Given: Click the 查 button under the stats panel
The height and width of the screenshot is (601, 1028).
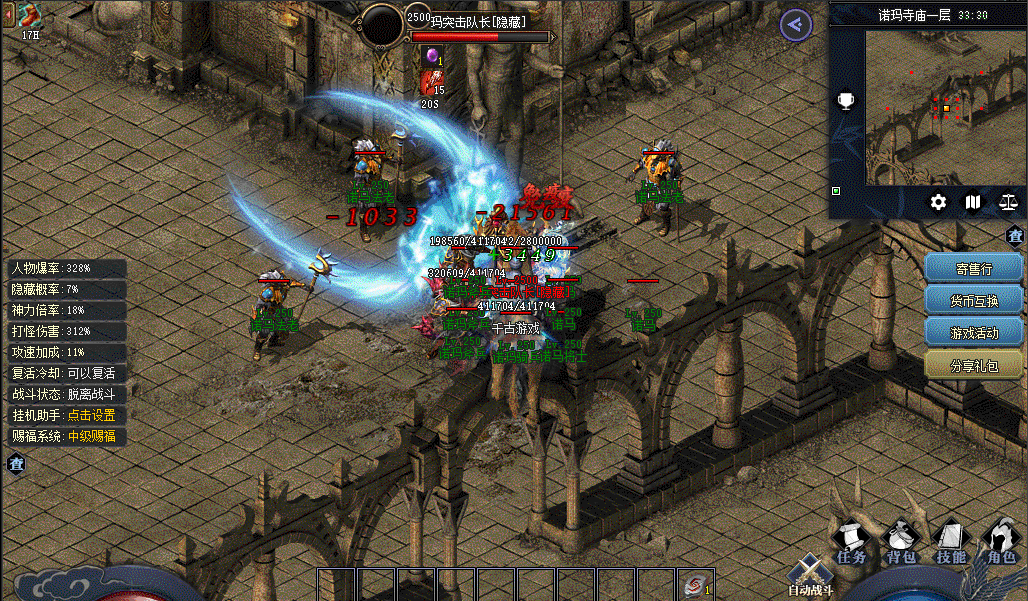Looking at the screenshot, I should pyautogui.click(x=16, y=463).
